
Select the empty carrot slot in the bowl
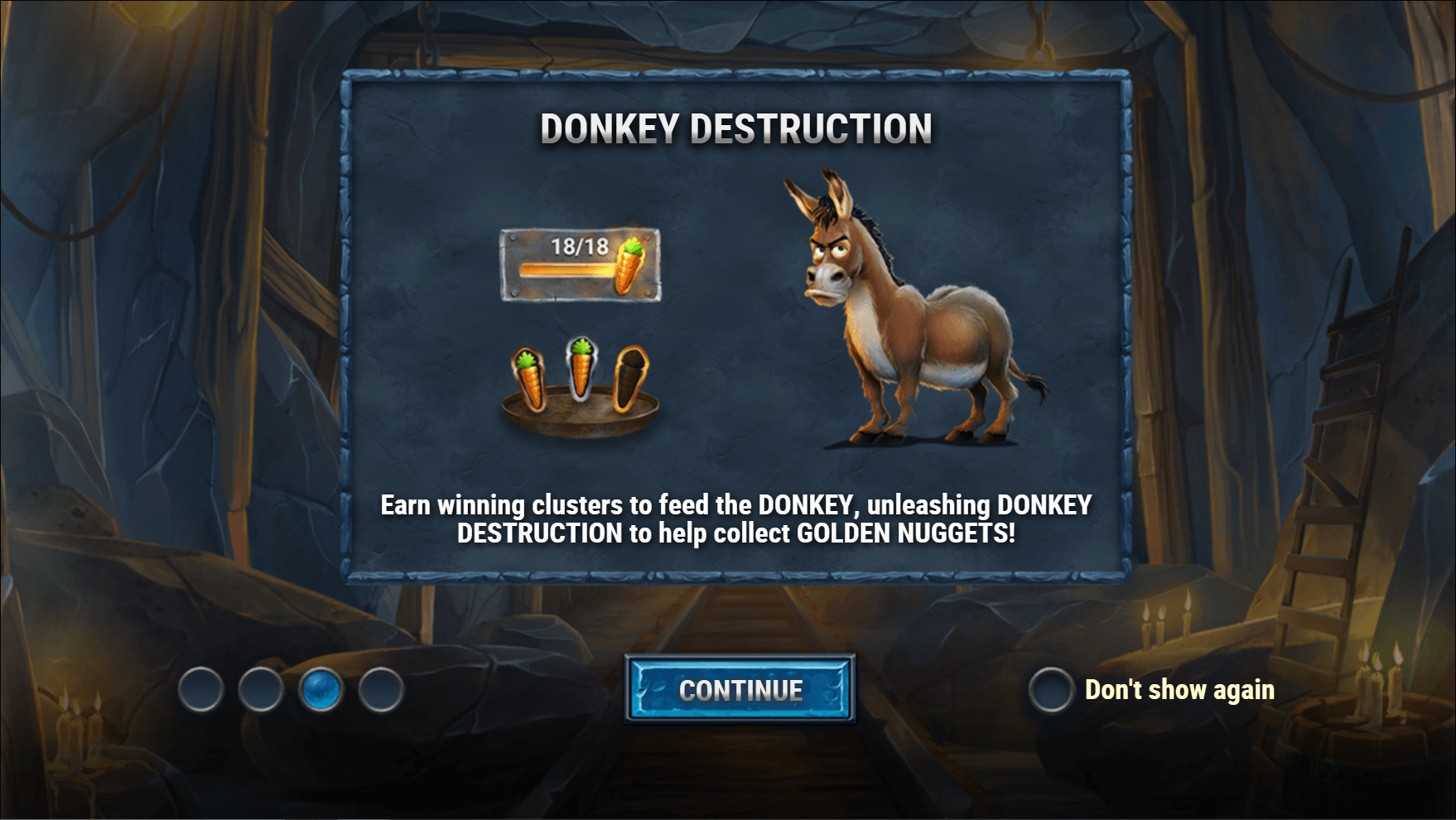pos(632,377)
